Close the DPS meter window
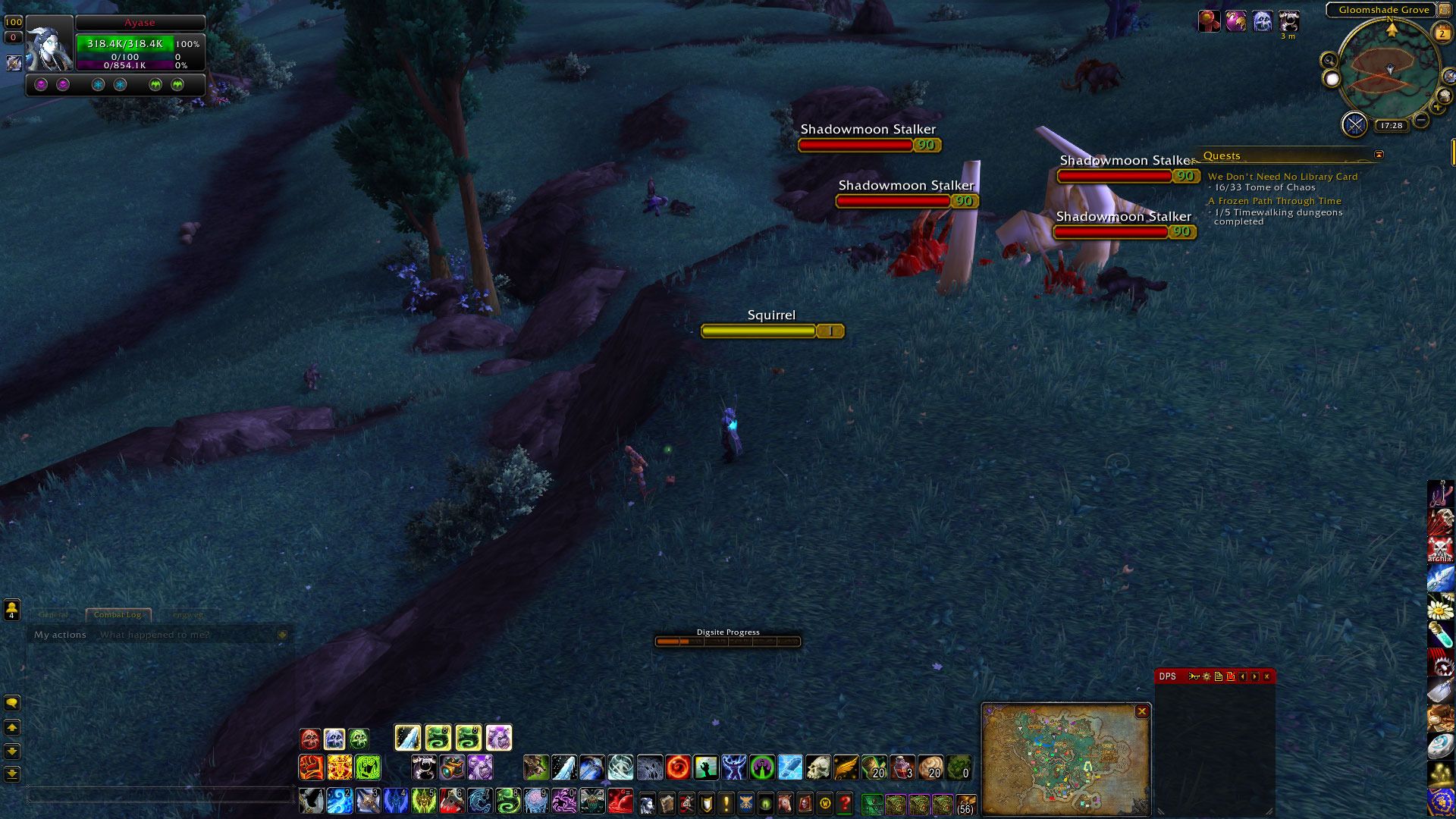Screen dimensions: 1456x819 coord(1266,676)
